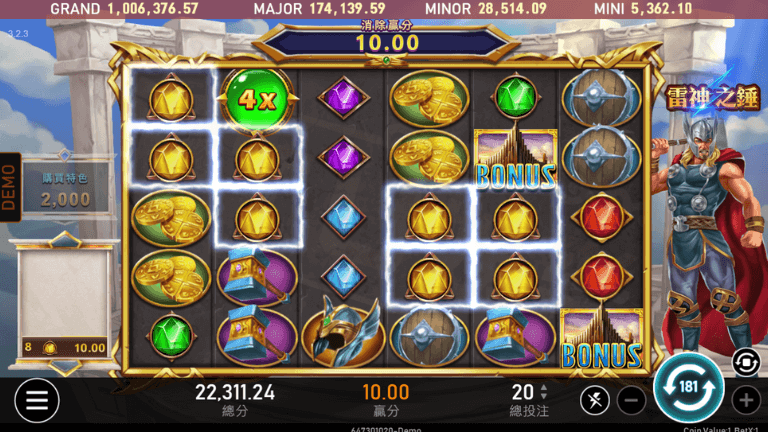768x432 pixels.
Task: Decrease bet with the minus button
Action: 631,401
